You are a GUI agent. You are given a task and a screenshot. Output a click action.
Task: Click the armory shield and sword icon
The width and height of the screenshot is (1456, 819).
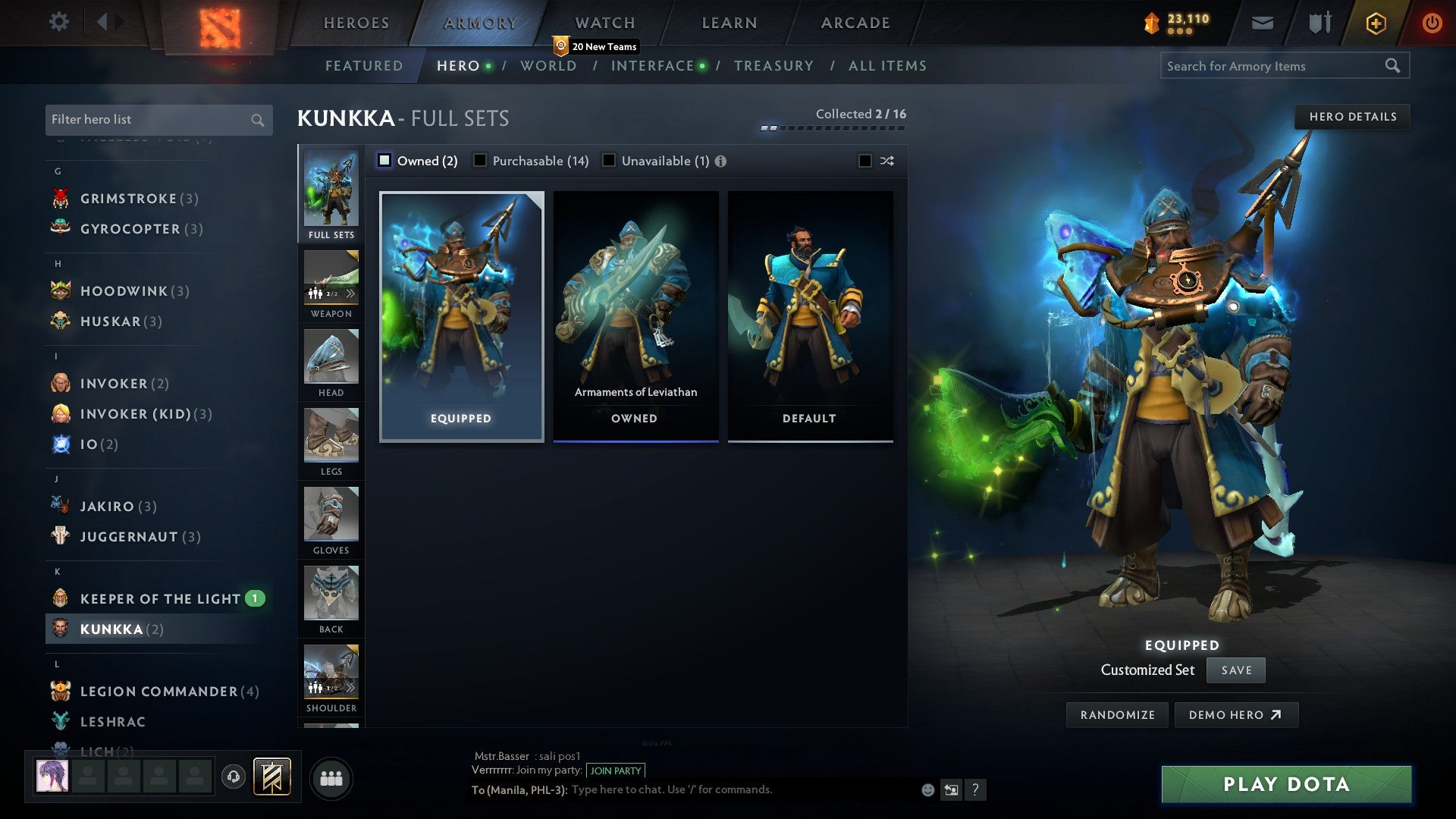tap(1319, 22)
